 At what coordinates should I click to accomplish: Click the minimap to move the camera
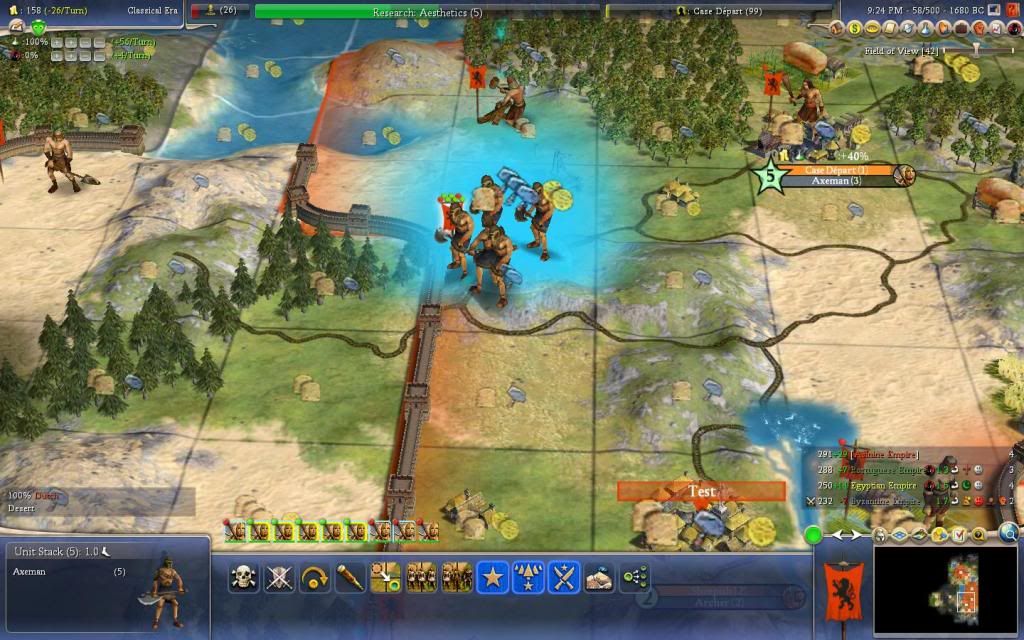tap(947, 589)
